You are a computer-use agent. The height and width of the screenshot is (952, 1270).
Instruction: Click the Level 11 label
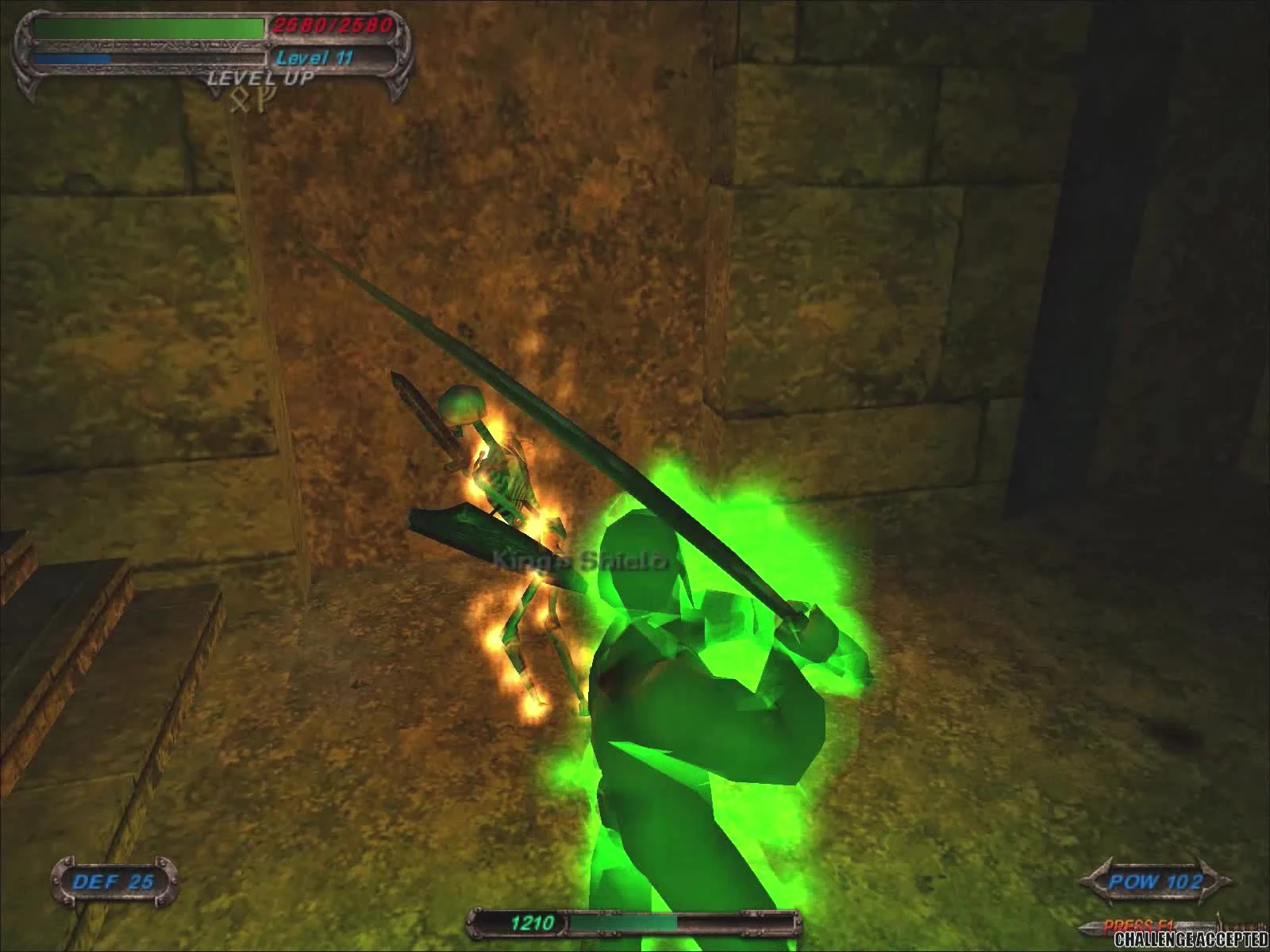(316, 57)
